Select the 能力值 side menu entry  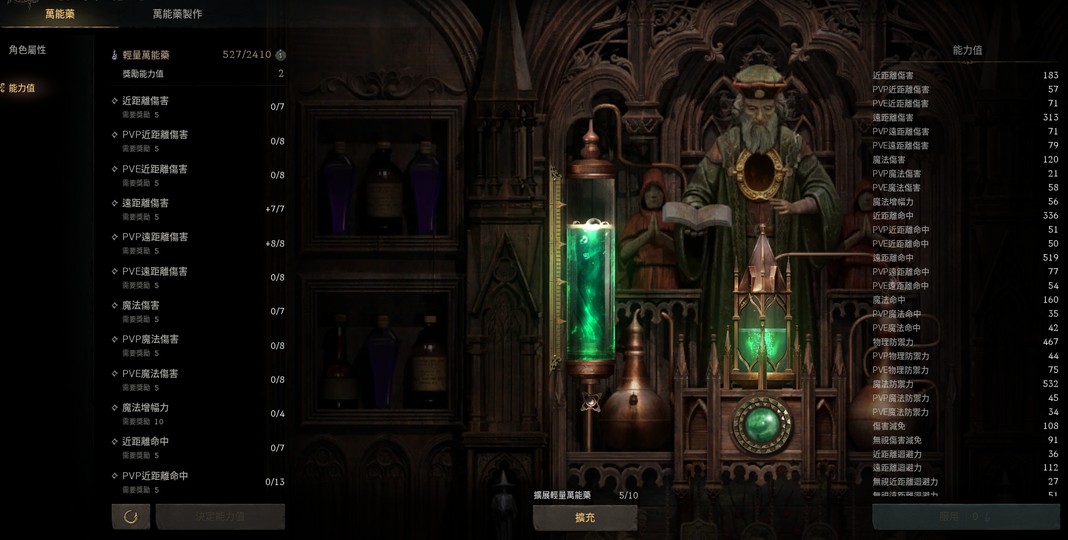point(22,88)
